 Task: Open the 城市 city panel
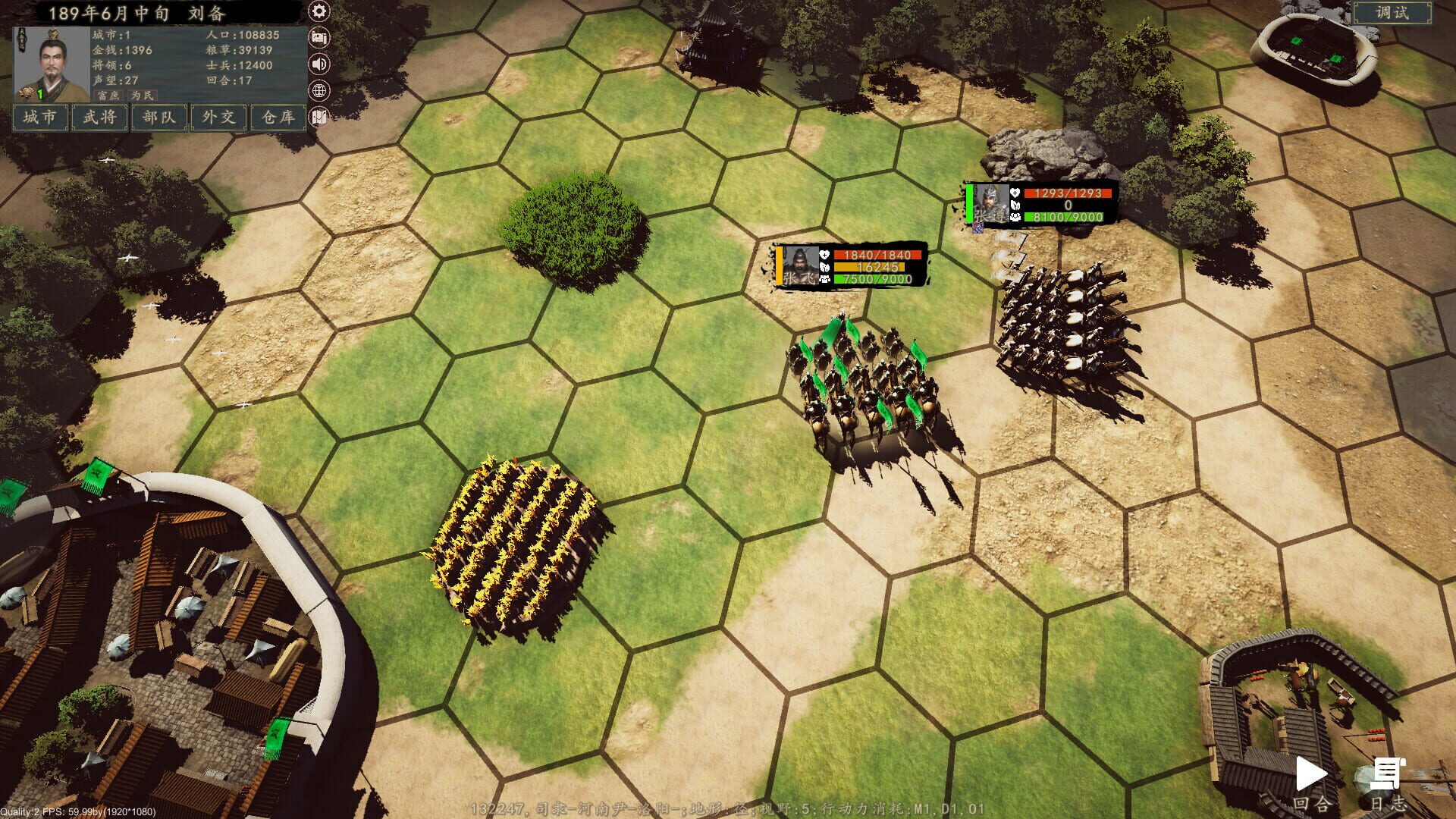pyautogui.click(x=39, y=118)
